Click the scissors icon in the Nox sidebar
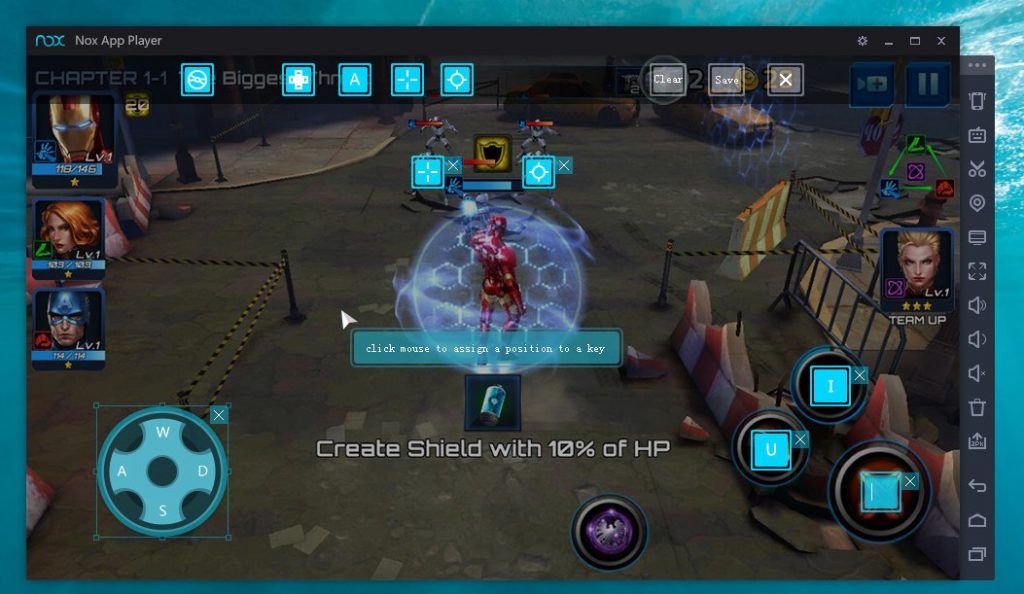The width and height of the screenshot is (1024, 594). tap(977, 169)
